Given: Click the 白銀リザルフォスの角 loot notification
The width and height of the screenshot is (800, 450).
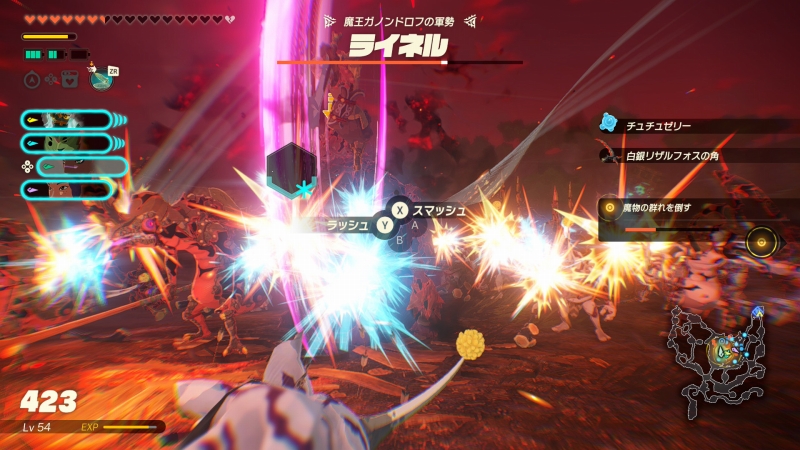Looking at the screenshot, I should [670, 156].
